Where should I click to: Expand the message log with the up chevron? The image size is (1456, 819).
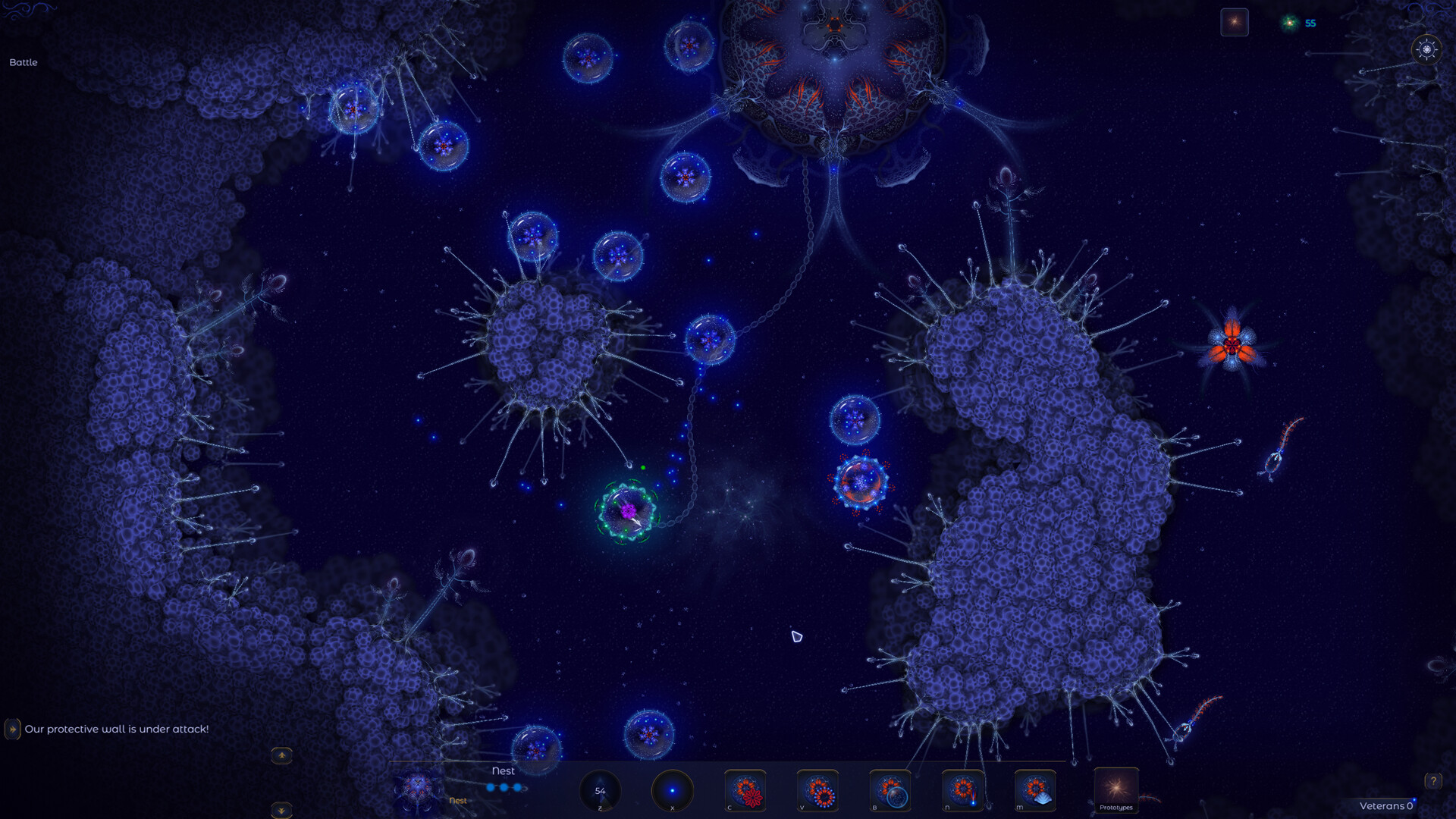(x=281, y=756)
